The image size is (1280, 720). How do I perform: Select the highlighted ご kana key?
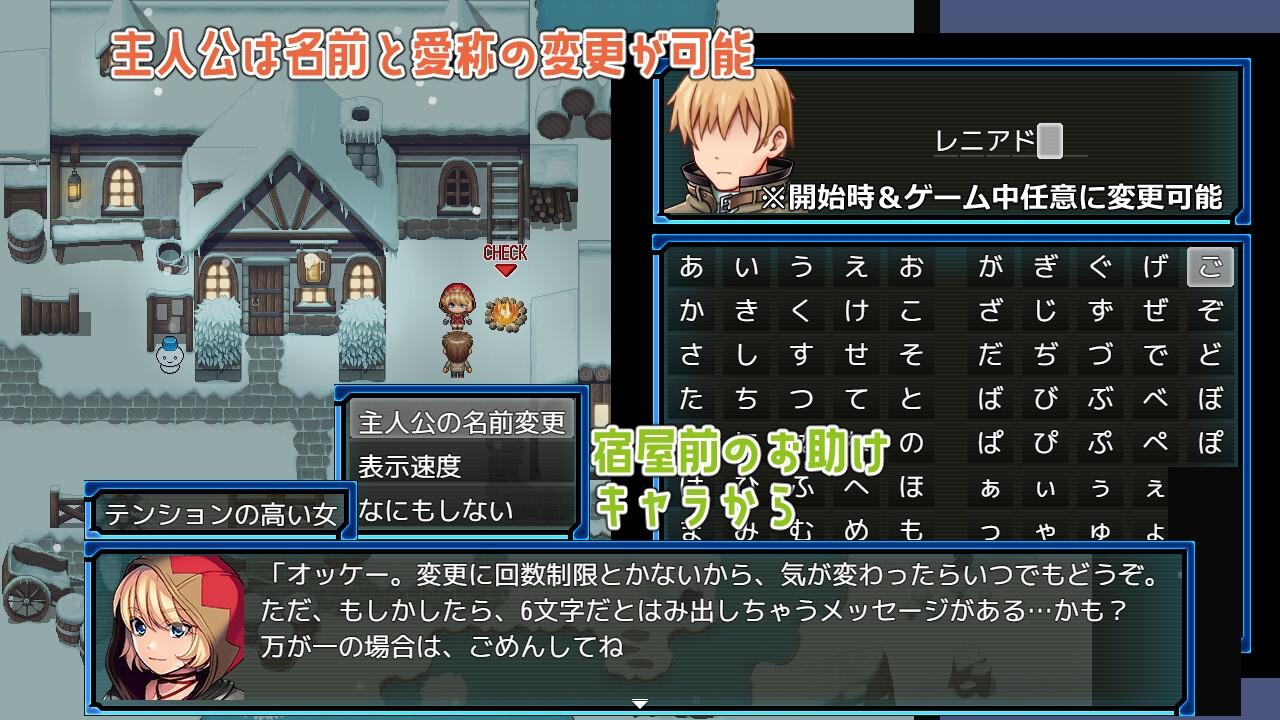[x=1208, y=267]
